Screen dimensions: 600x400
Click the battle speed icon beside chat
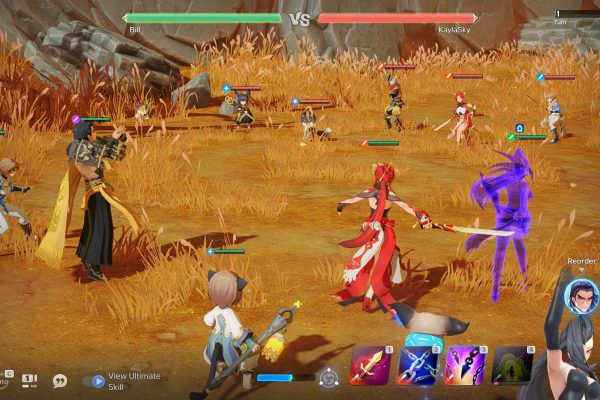[30, 380]
